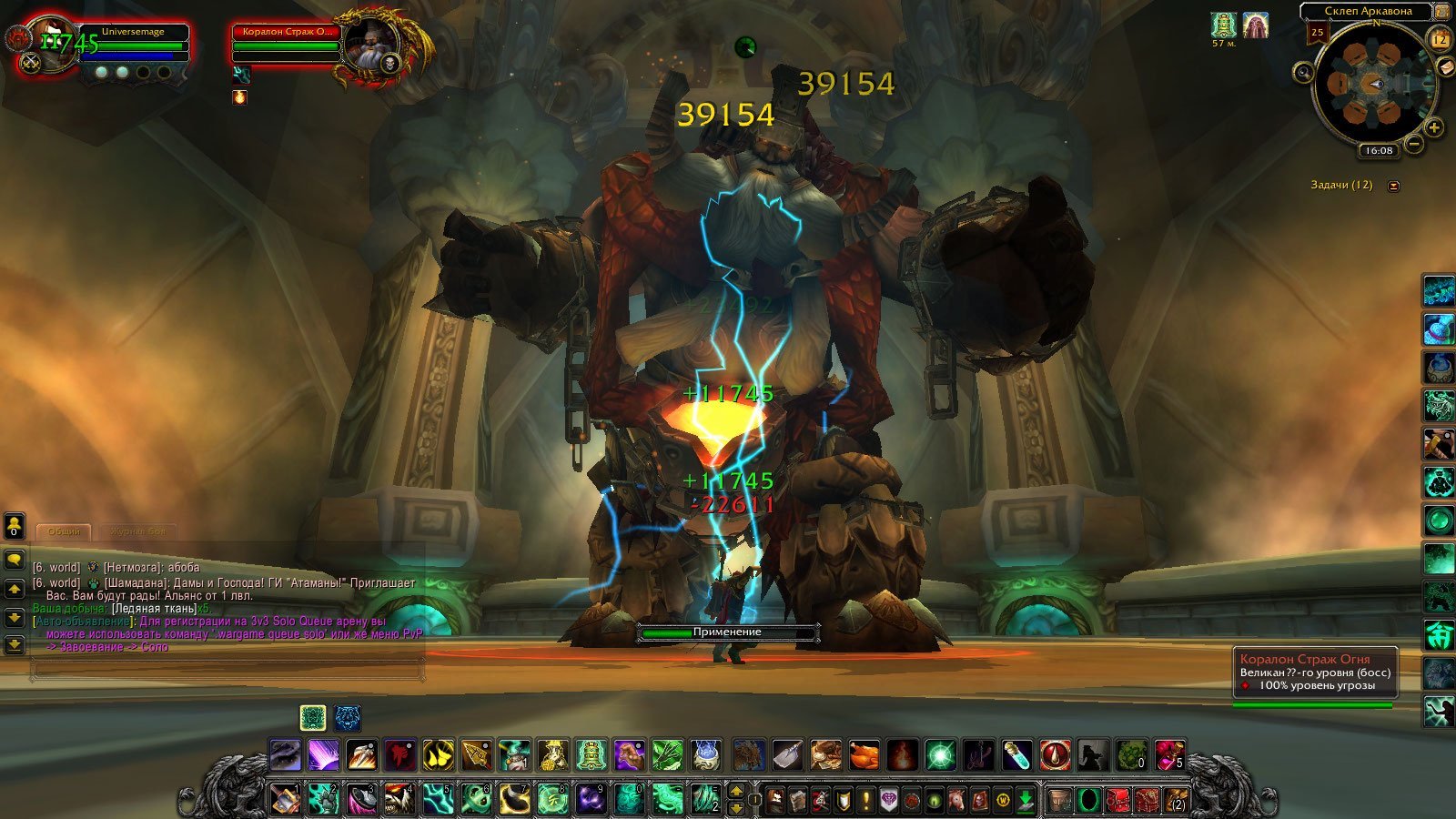
Task: Click the mail envelope icon by minimap
Action: [1444, 66]
